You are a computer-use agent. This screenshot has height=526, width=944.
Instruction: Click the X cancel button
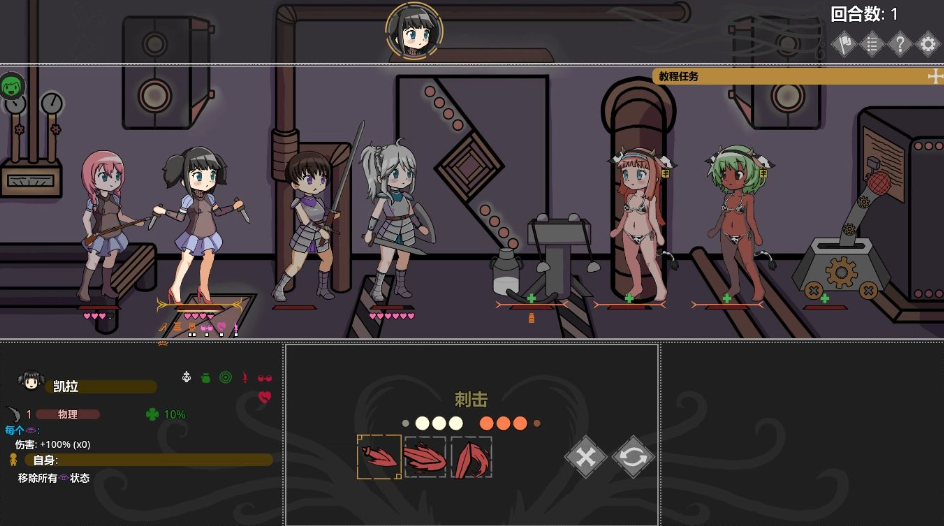click(x=587, y=457)
